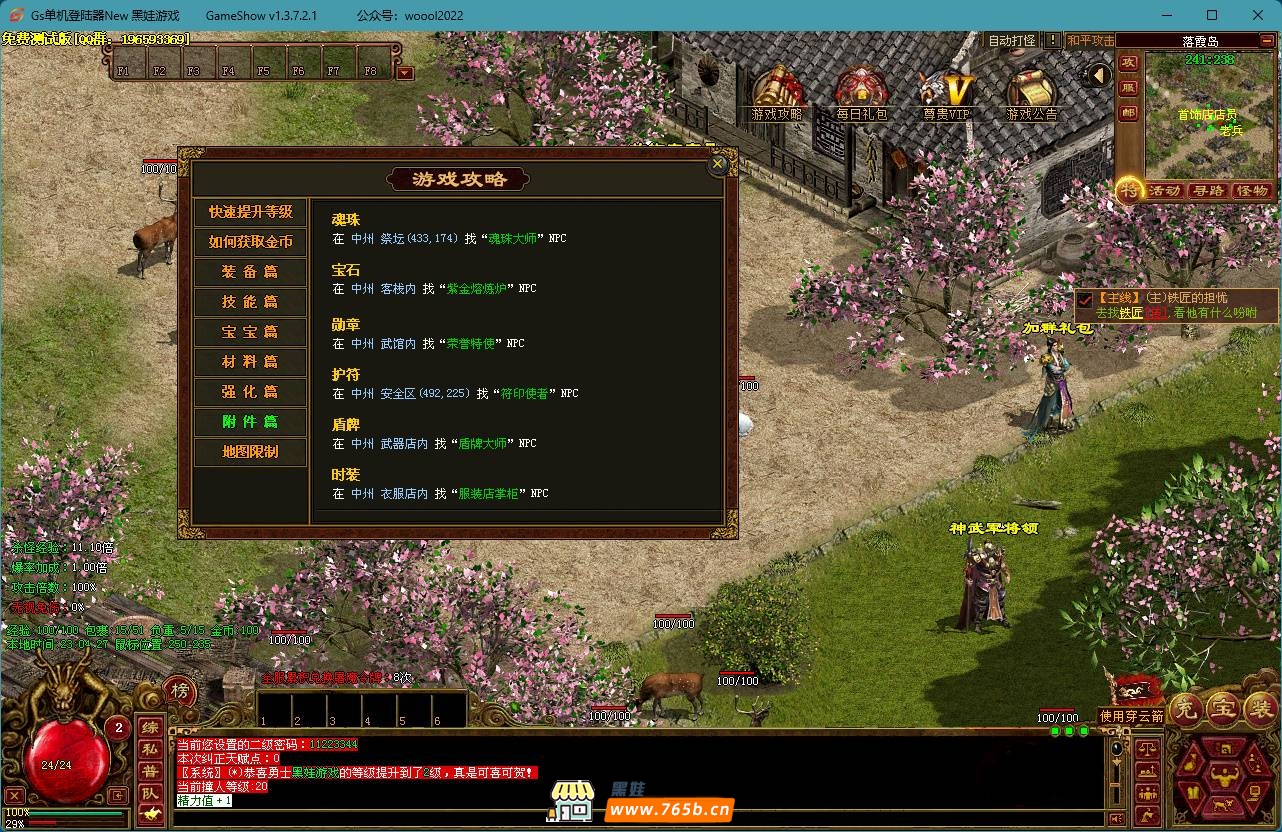The width and height of the screenshot is (1282, 832).
Task: Click the 充 recharge button
Action: click(1186, 707)
